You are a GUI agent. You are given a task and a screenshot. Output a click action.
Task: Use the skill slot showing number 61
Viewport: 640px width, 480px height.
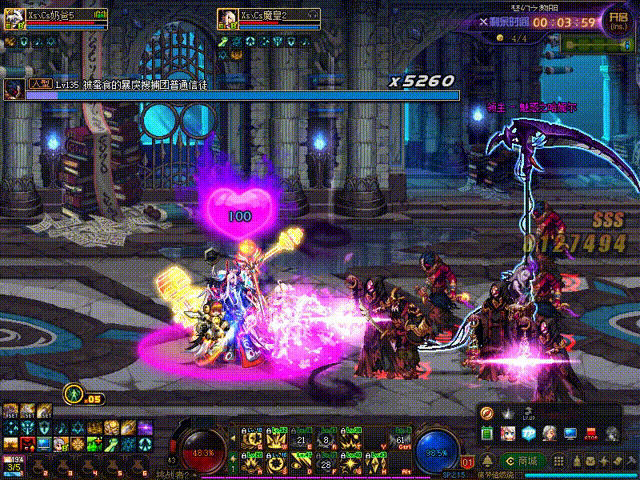click(x=402, y=440)
